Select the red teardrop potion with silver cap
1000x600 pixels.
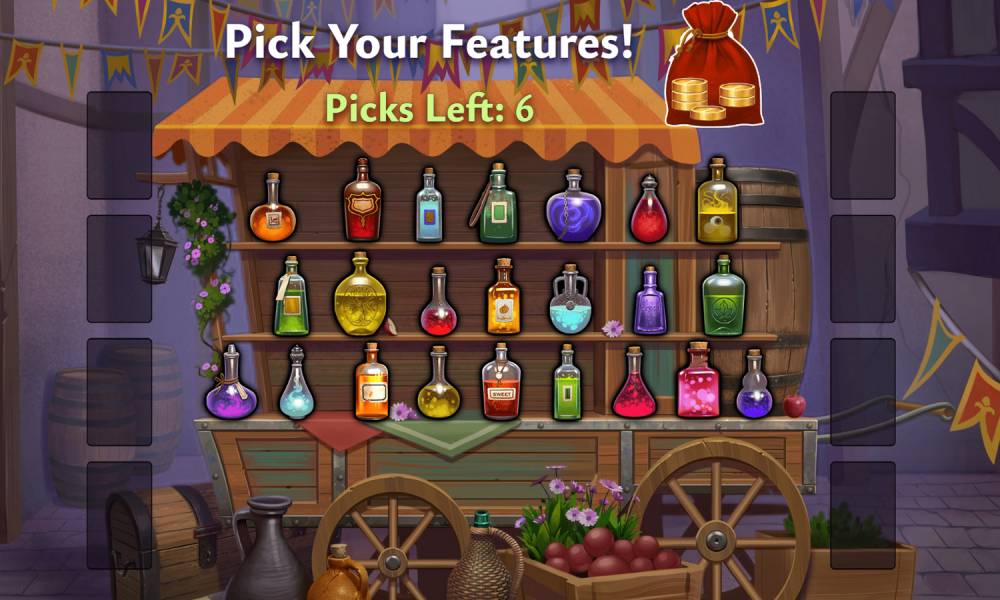[649, 212]
